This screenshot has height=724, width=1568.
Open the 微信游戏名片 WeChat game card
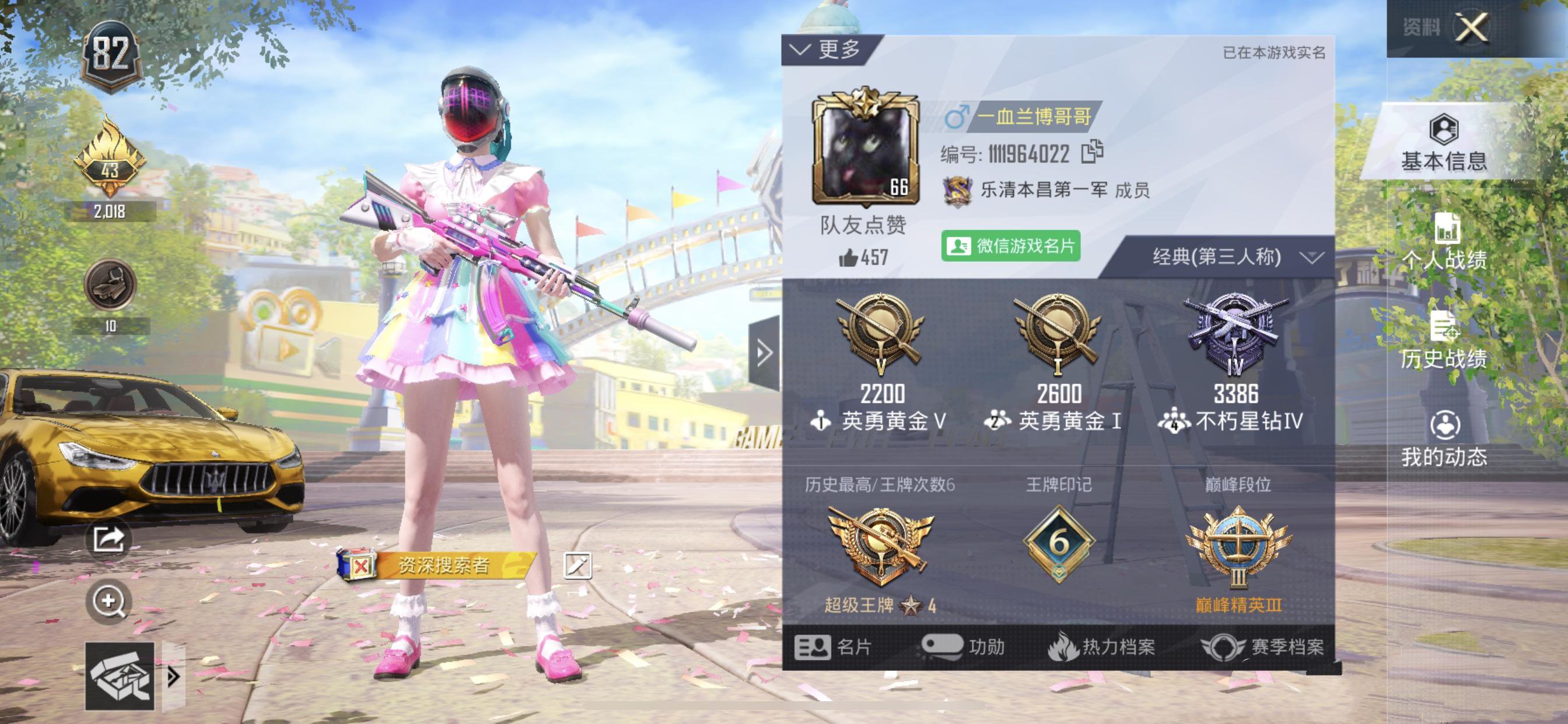tap(1010, 247)
